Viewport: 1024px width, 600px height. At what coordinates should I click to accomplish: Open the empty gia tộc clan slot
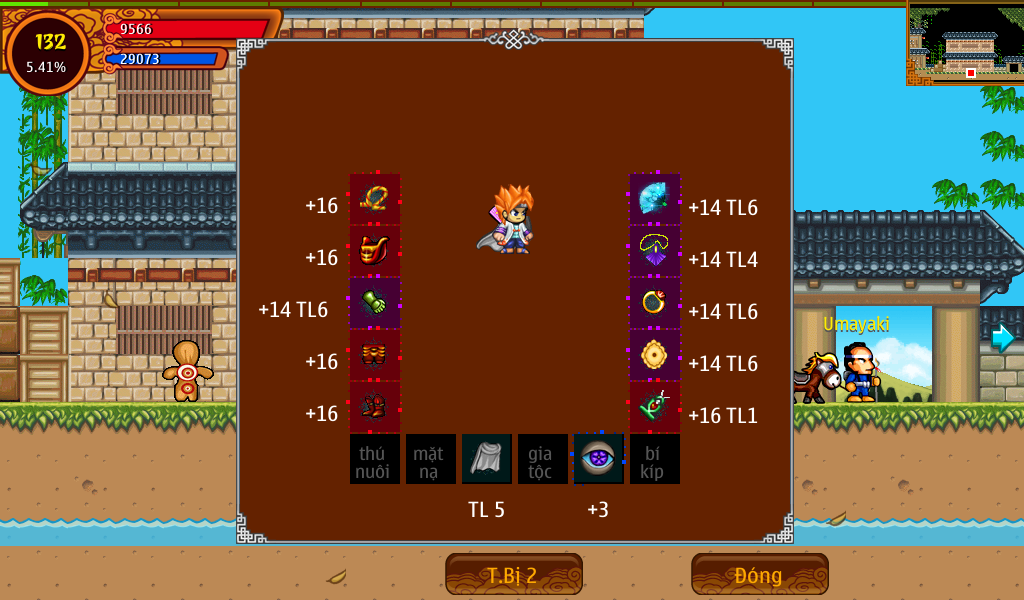543,459
